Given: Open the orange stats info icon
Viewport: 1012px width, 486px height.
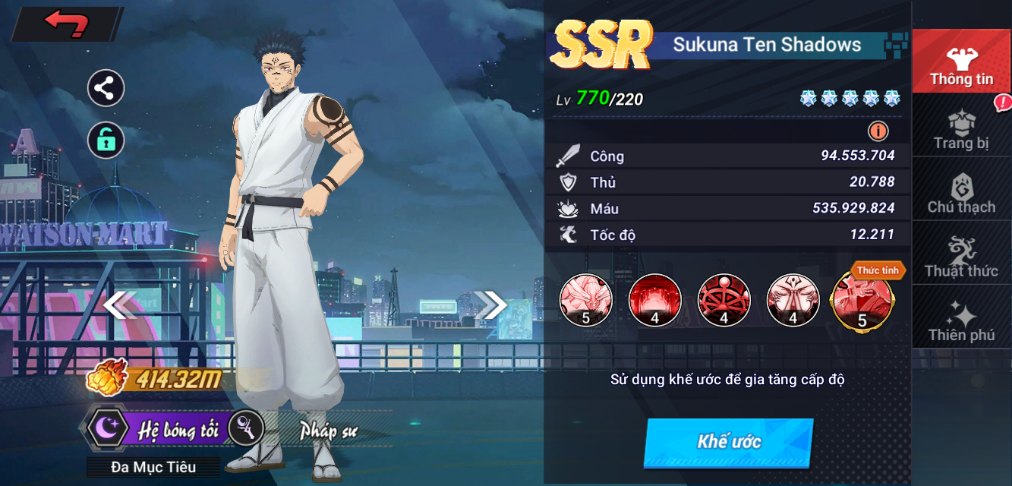Looking at the screenshot, I should coord(878,131).
